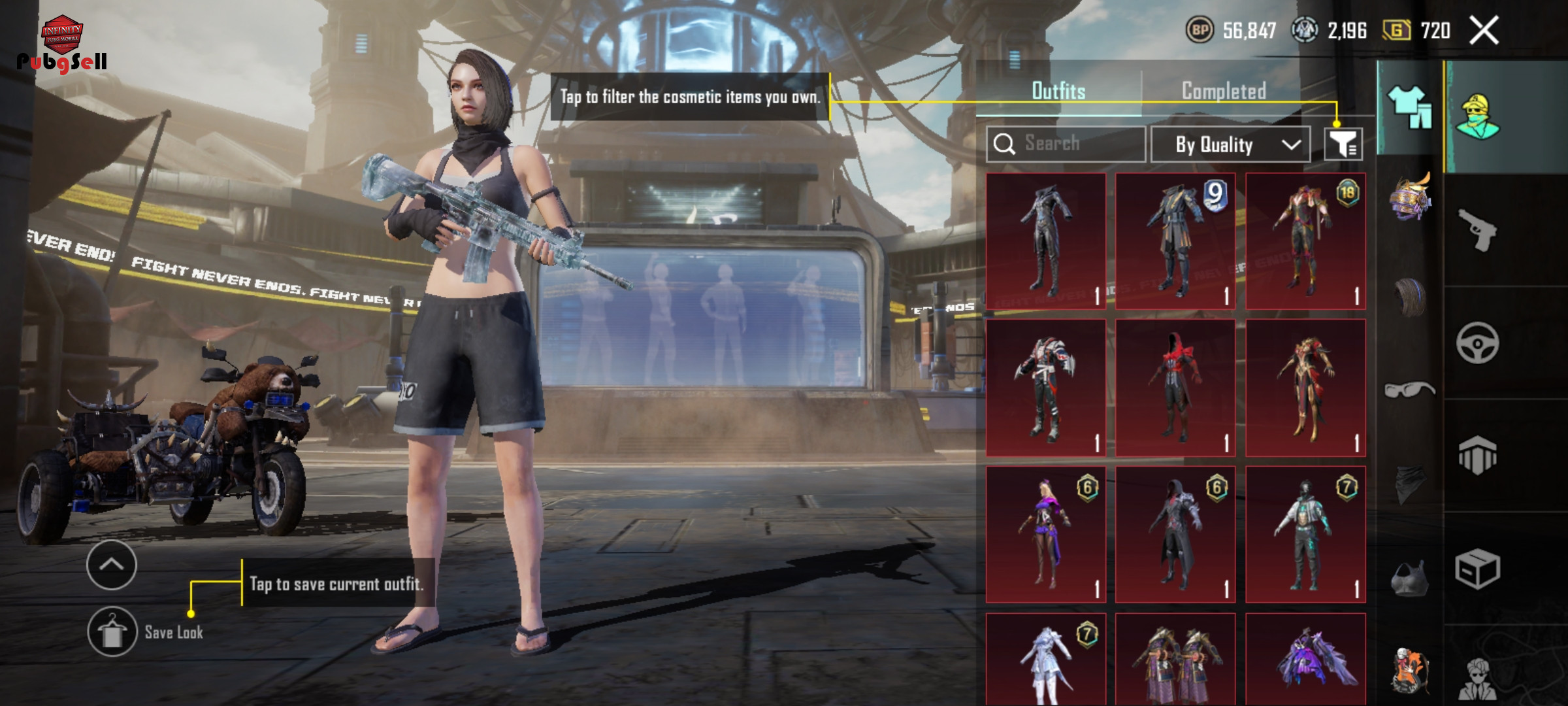Open the parachute category
The width and height of the screenshot is (1568, 706).
click(x=1478, y=455)
